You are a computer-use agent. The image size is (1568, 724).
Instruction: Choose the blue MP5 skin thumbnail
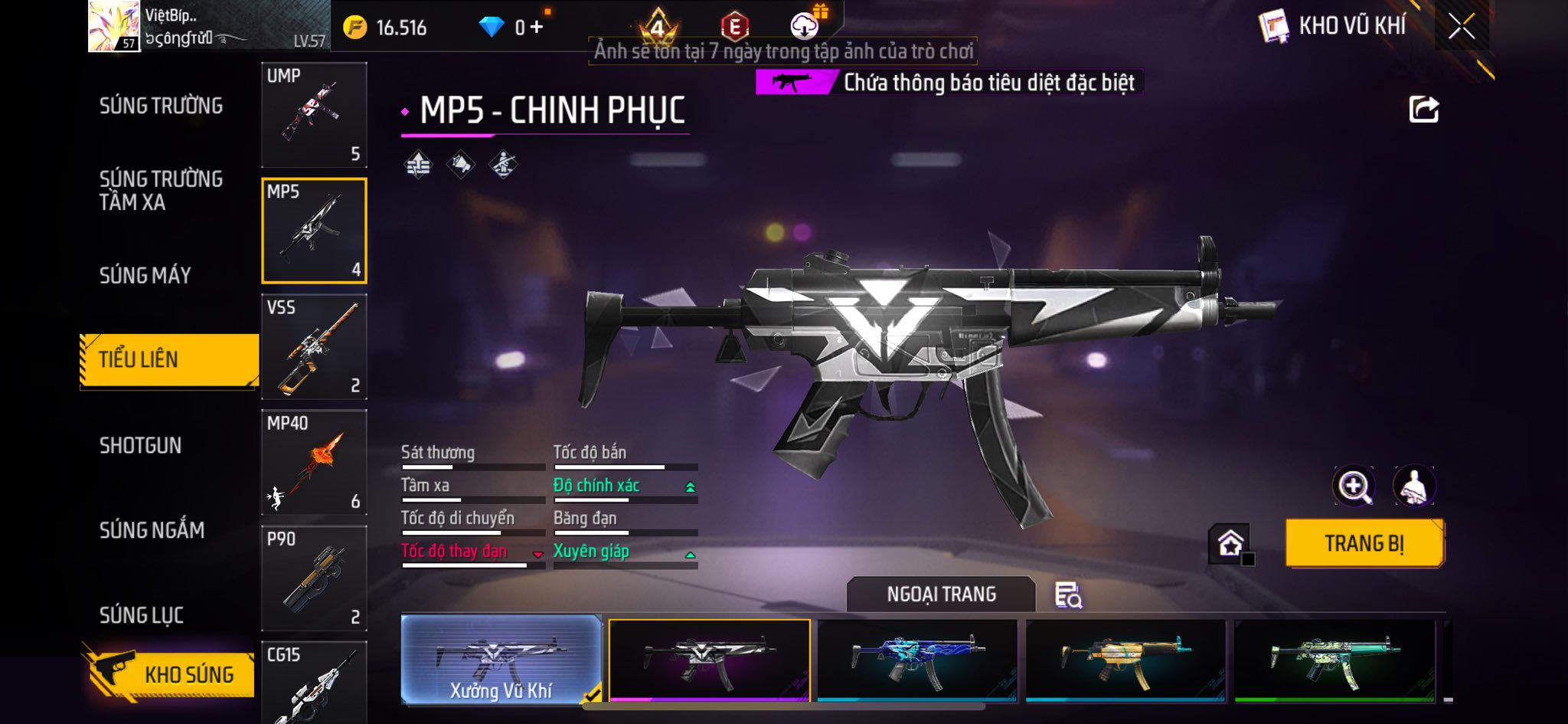click(917, 660)
